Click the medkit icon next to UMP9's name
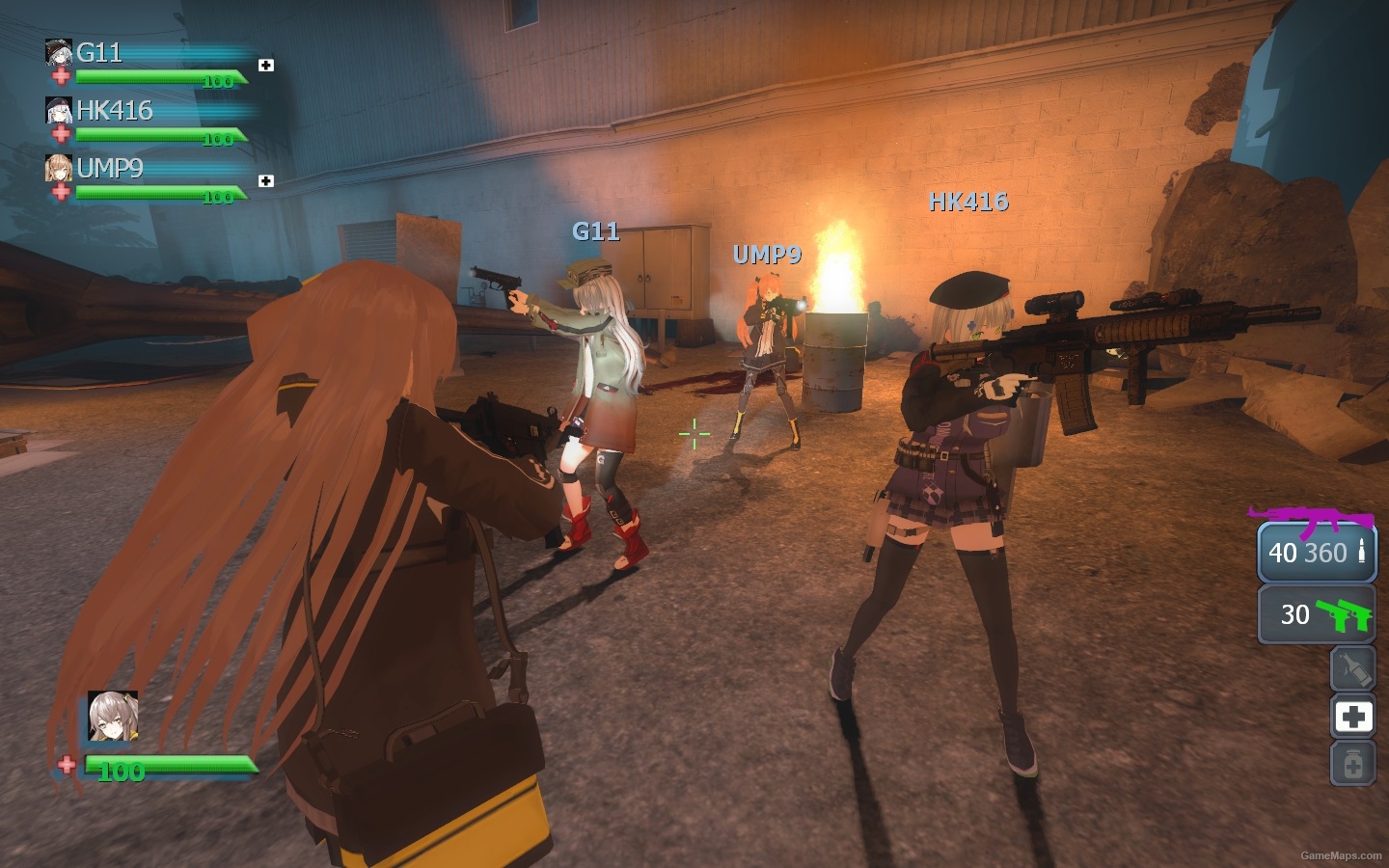 point(264,179)
